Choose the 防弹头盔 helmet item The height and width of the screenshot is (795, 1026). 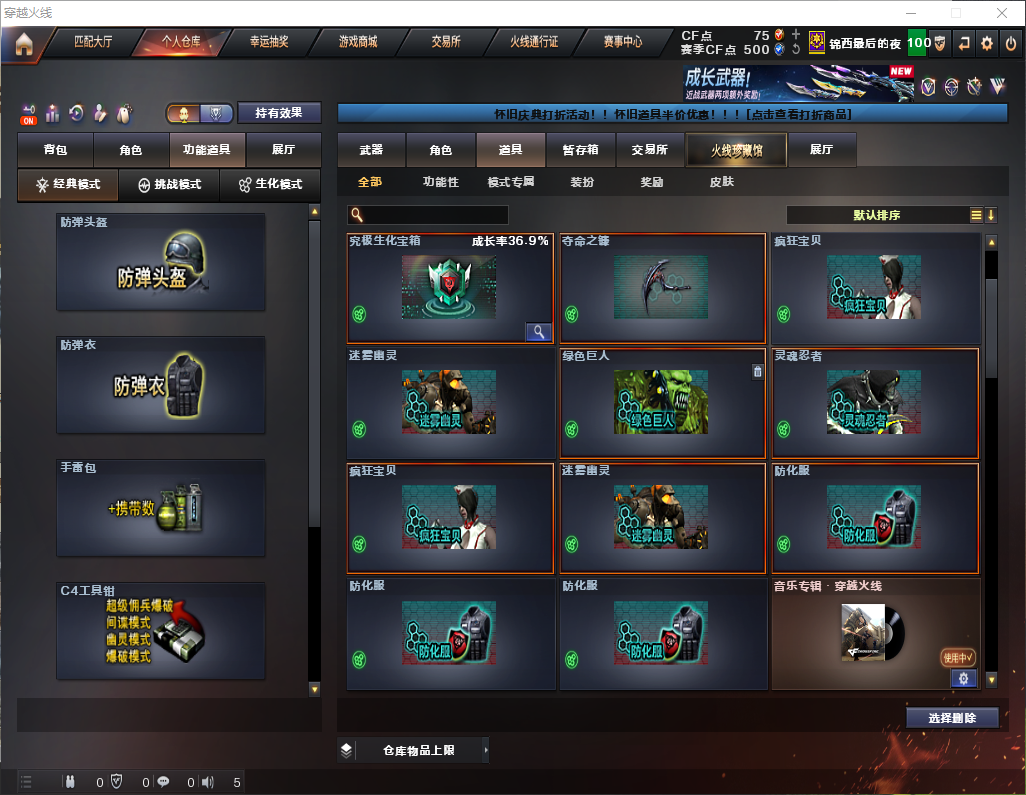[161, 262]
